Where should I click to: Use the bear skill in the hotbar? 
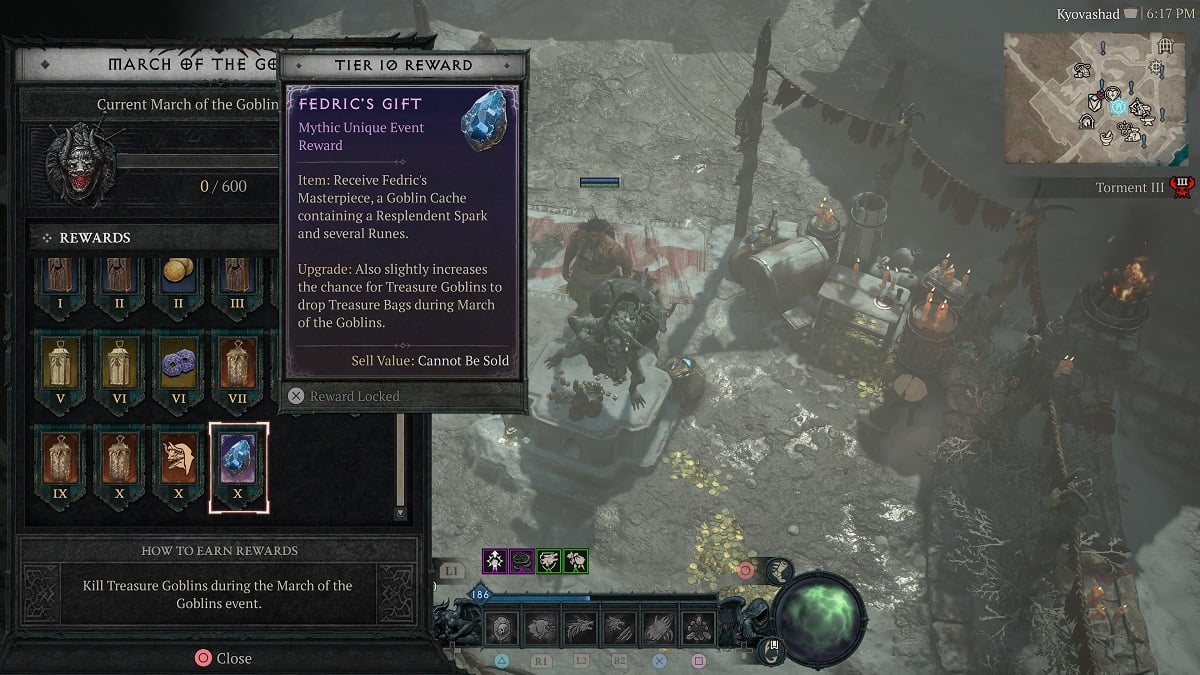[x=541, y=628]
